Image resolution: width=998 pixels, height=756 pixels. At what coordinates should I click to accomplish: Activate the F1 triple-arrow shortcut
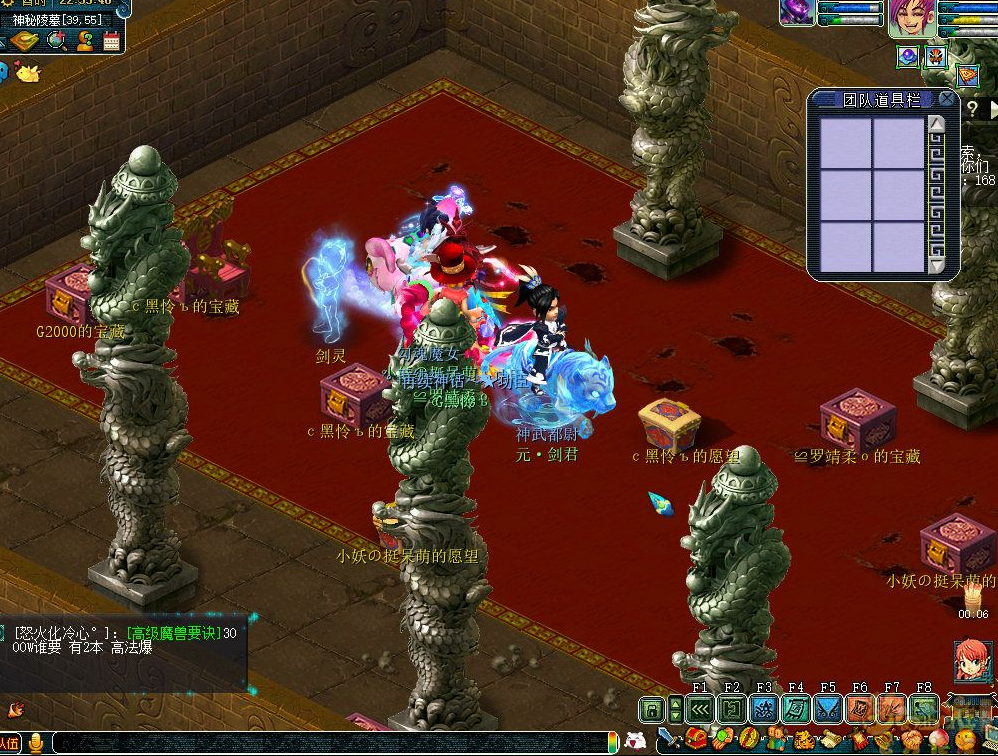700,710
